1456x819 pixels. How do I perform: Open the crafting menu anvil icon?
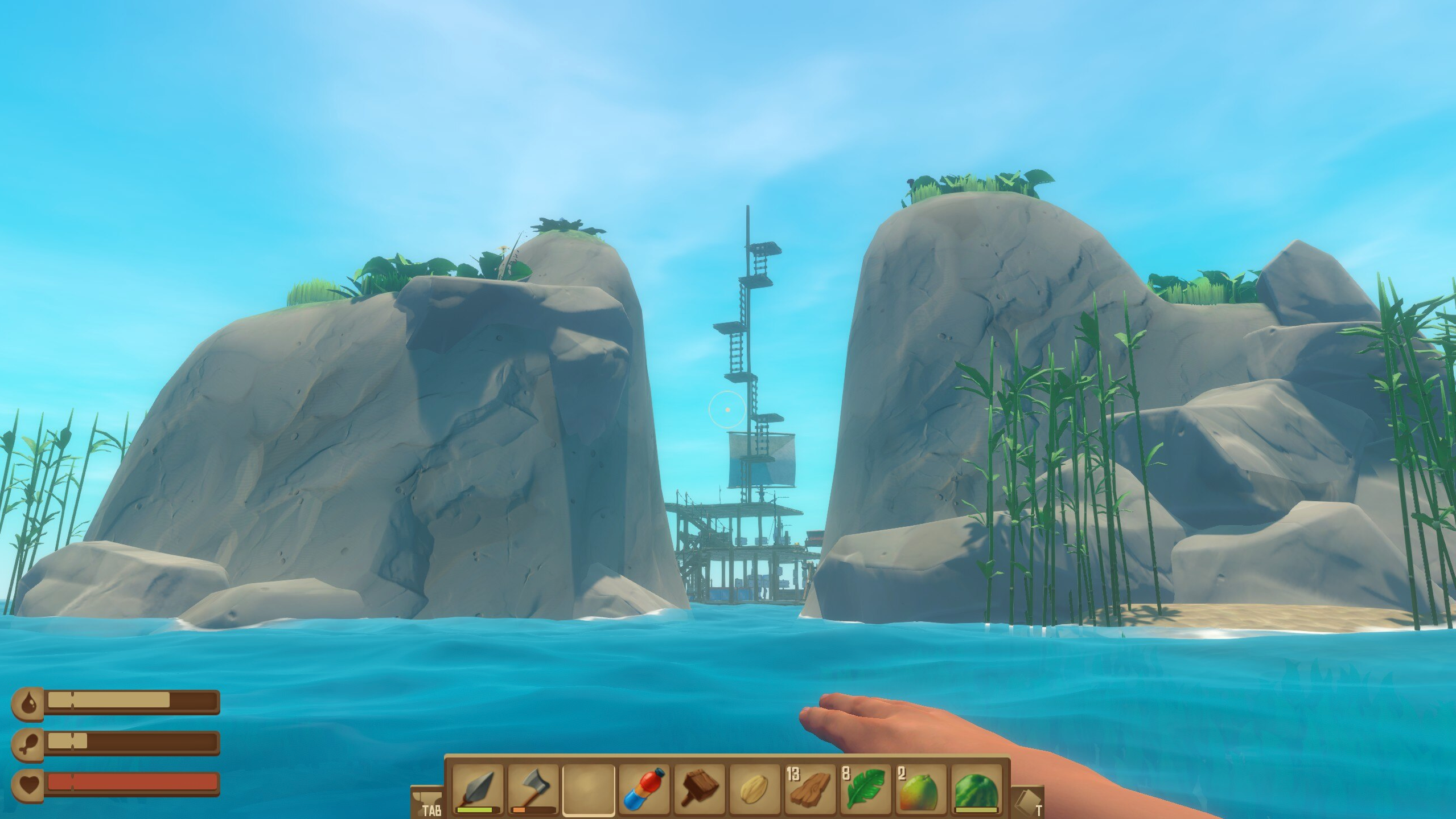pos(426,802)
